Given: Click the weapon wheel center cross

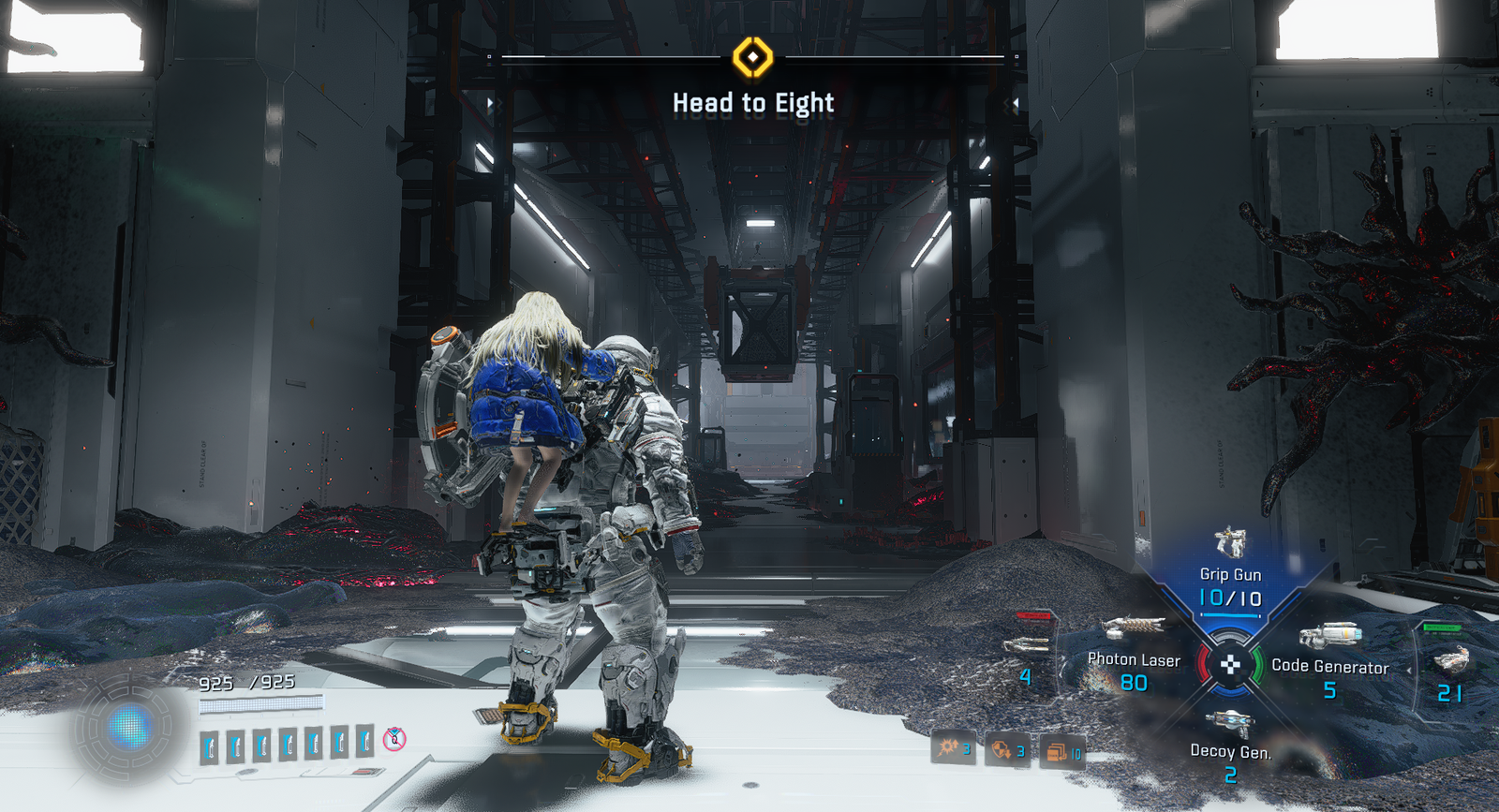Looking at the screenshot, I should pos(1230,665).
